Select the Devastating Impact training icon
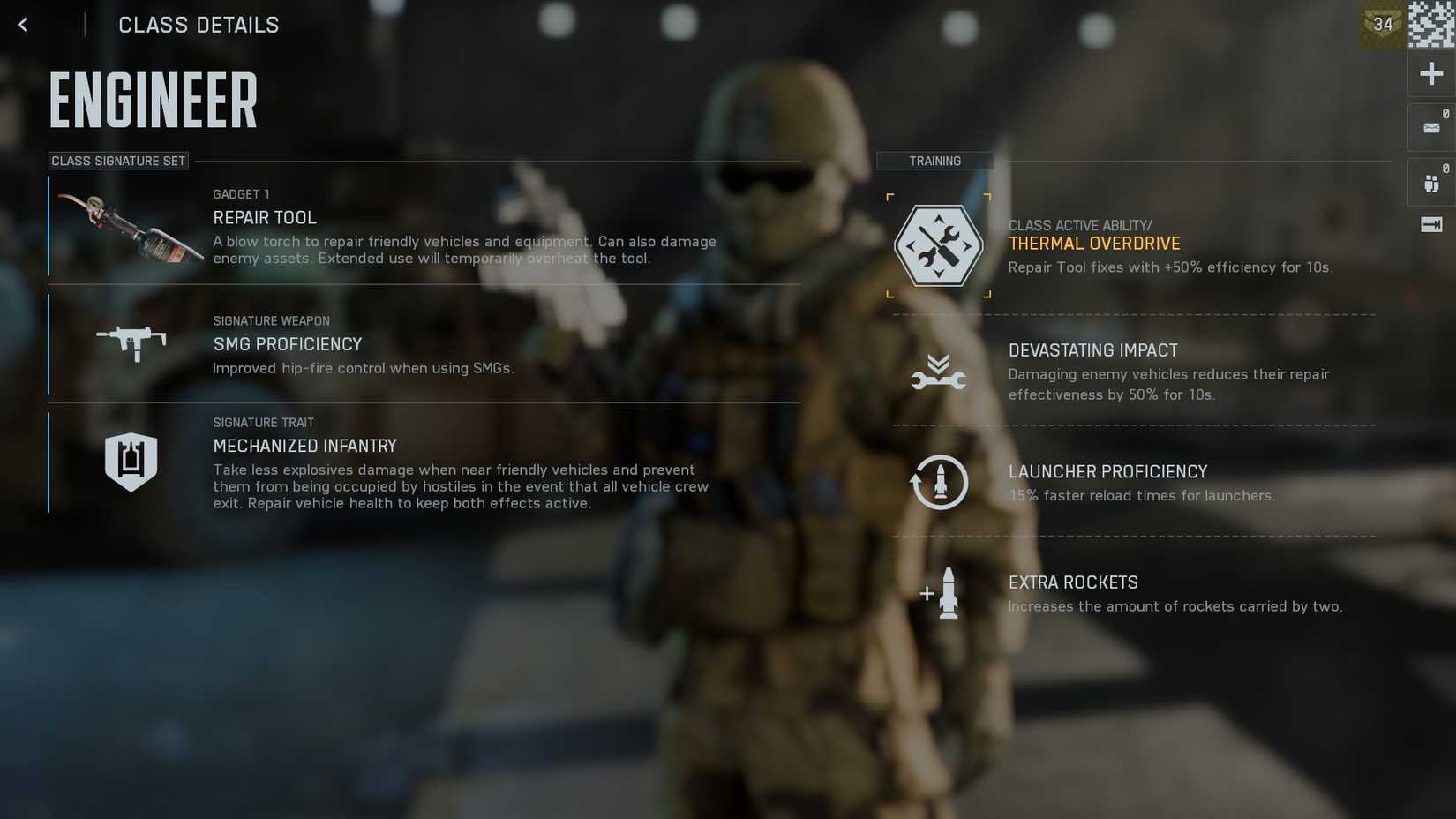The width and height of the screenshot is (1456, 819). (x=940, y=371)
